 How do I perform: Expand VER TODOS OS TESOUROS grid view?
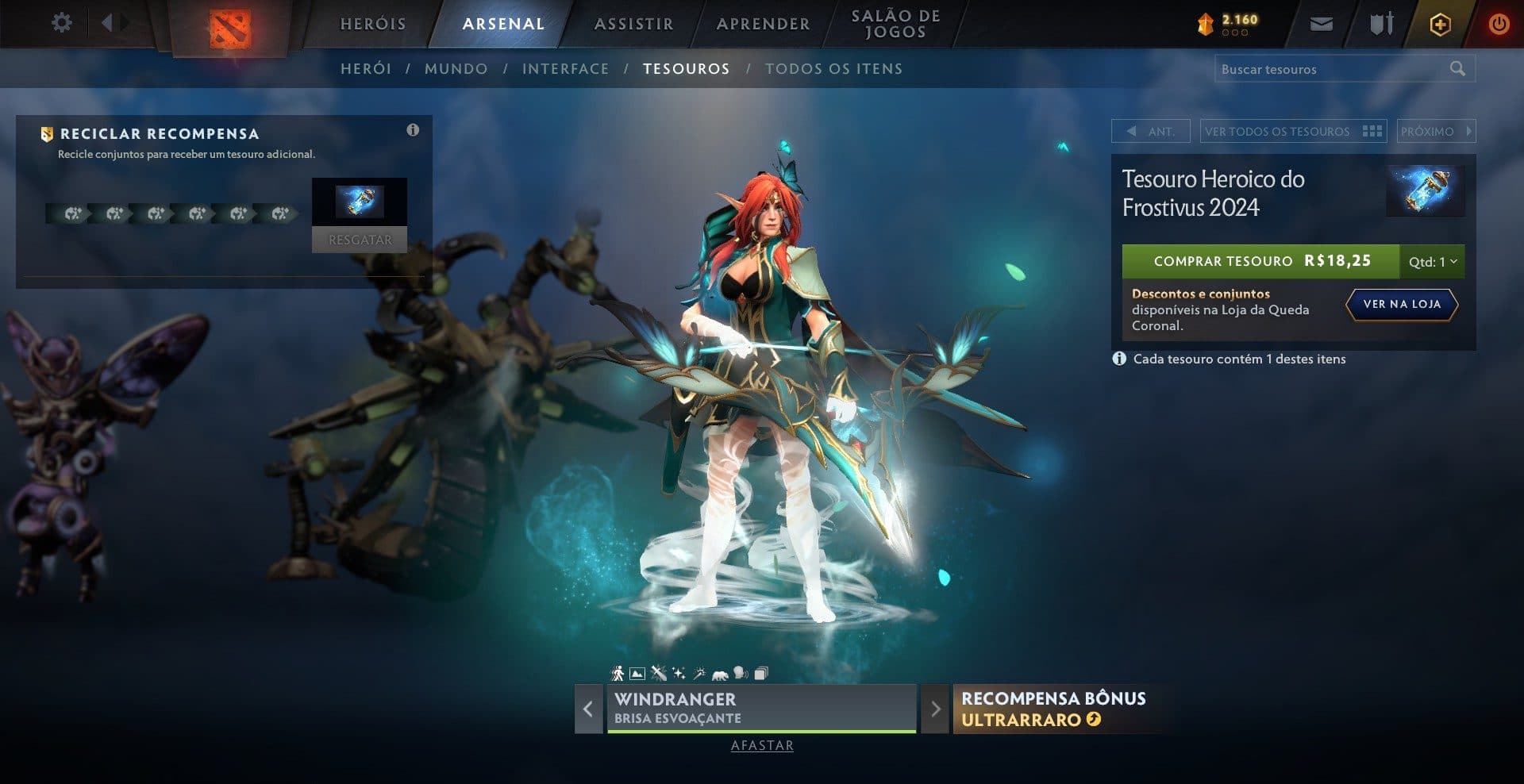pos(1294,131)
